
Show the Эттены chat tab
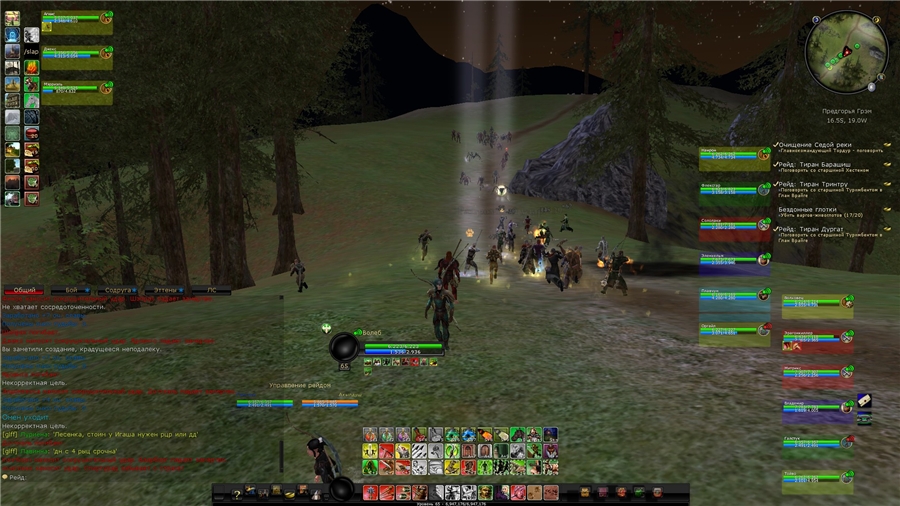pos(165,290)
